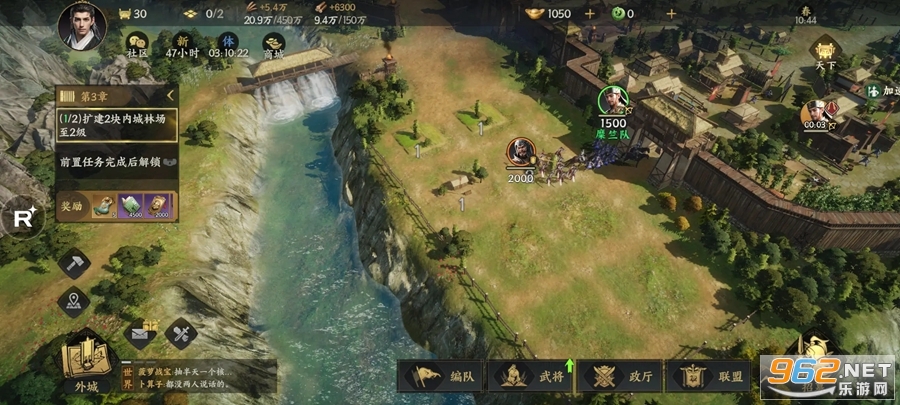Screen dimensions: 900x405
Task: Add more gold ingots with plus button
Action: pos(590,14)
